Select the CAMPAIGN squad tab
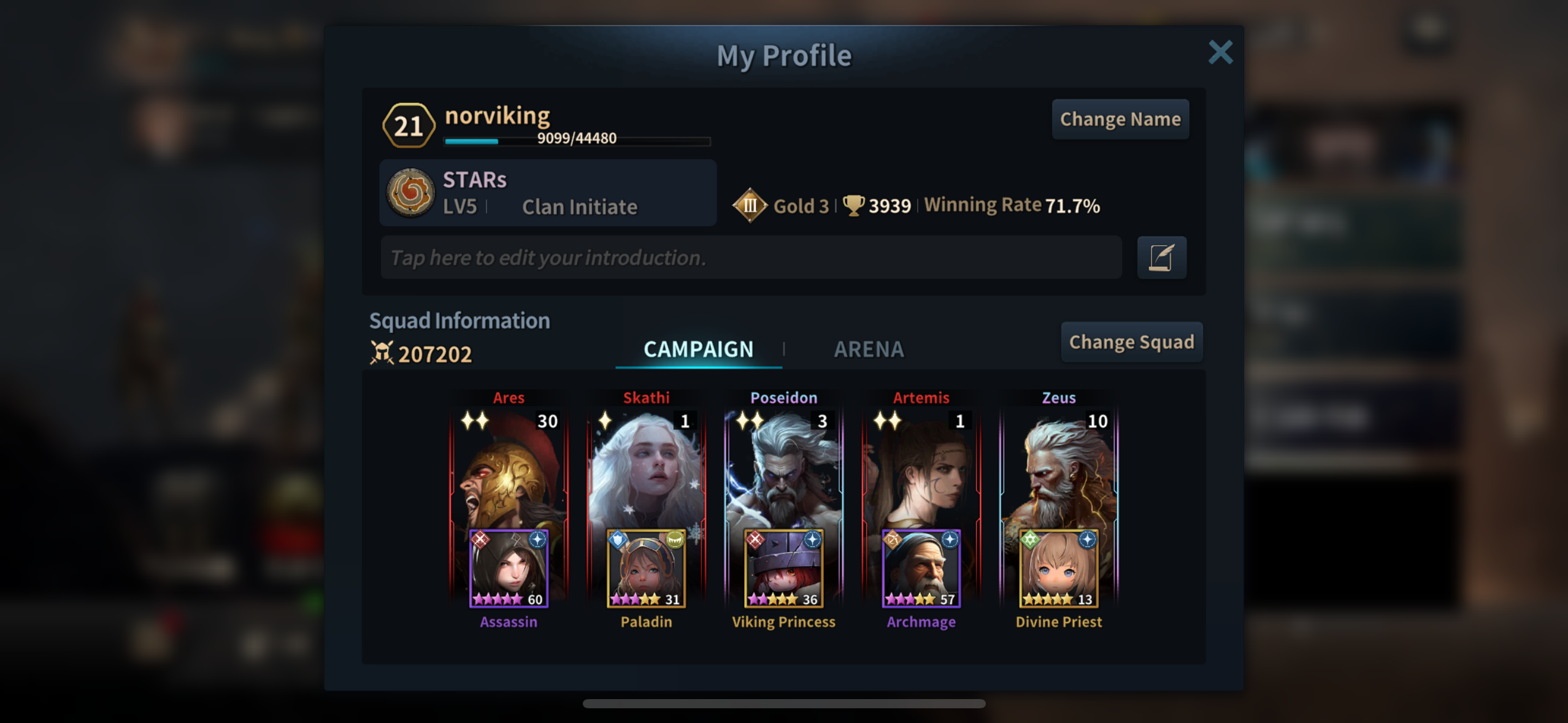This screenshot has width=1568, height=723. [698, 350]
